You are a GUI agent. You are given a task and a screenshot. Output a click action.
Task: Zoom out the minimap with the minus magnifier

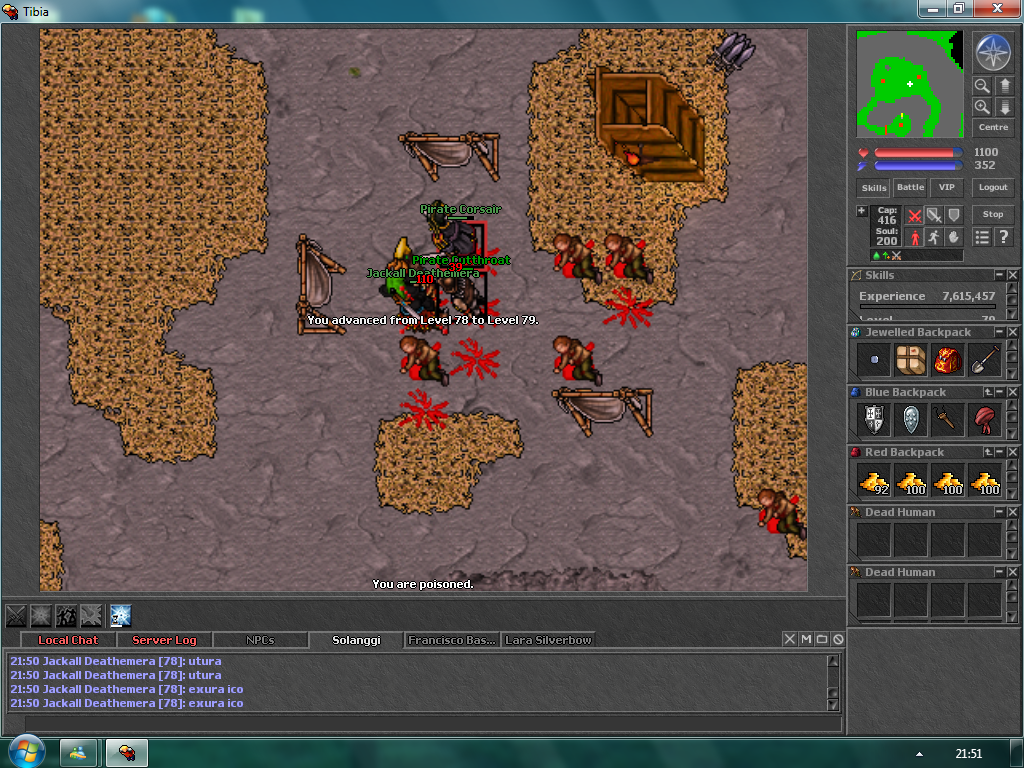[982, 86]
